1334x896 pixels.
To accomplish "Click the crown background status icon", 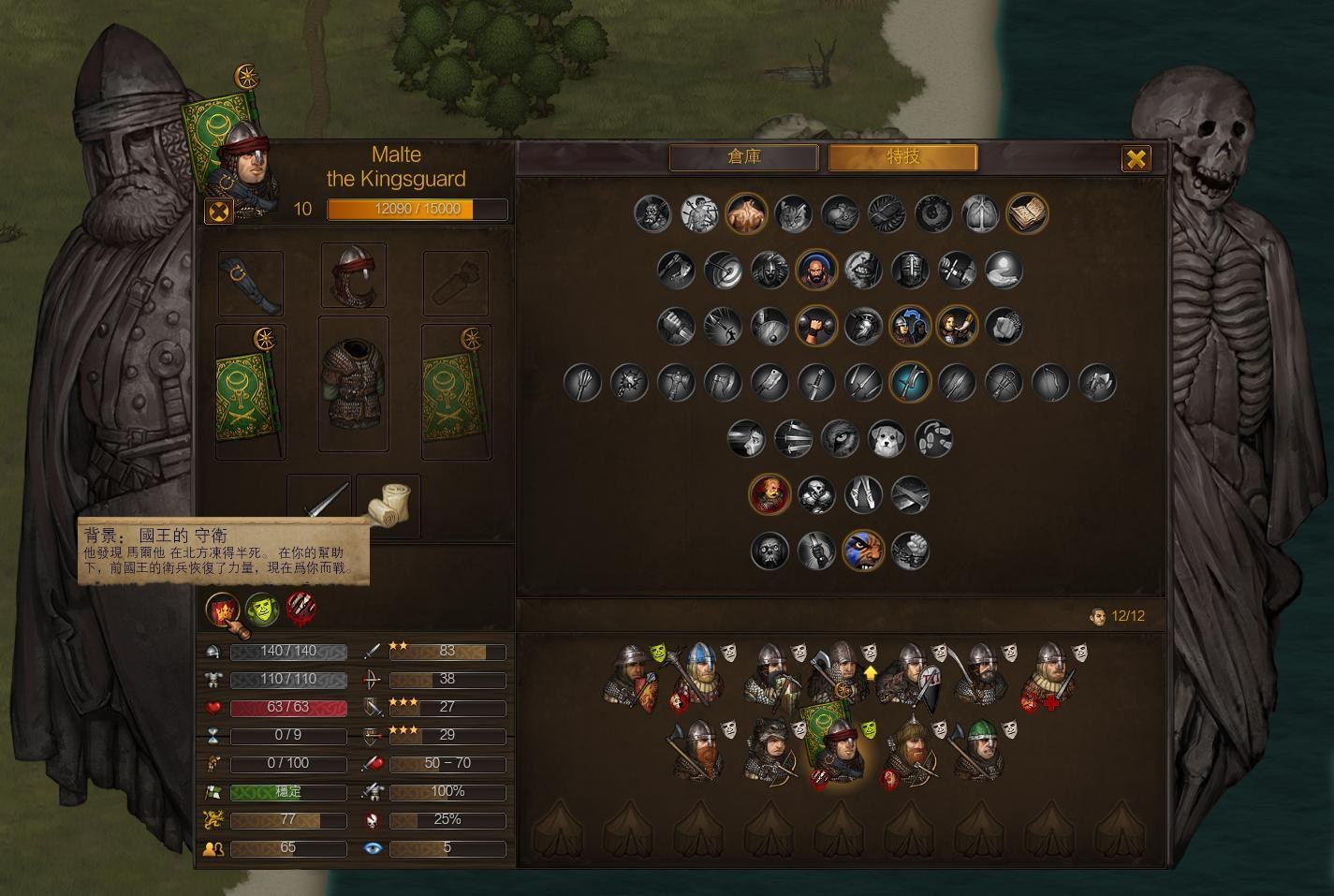I will point(223,610).
